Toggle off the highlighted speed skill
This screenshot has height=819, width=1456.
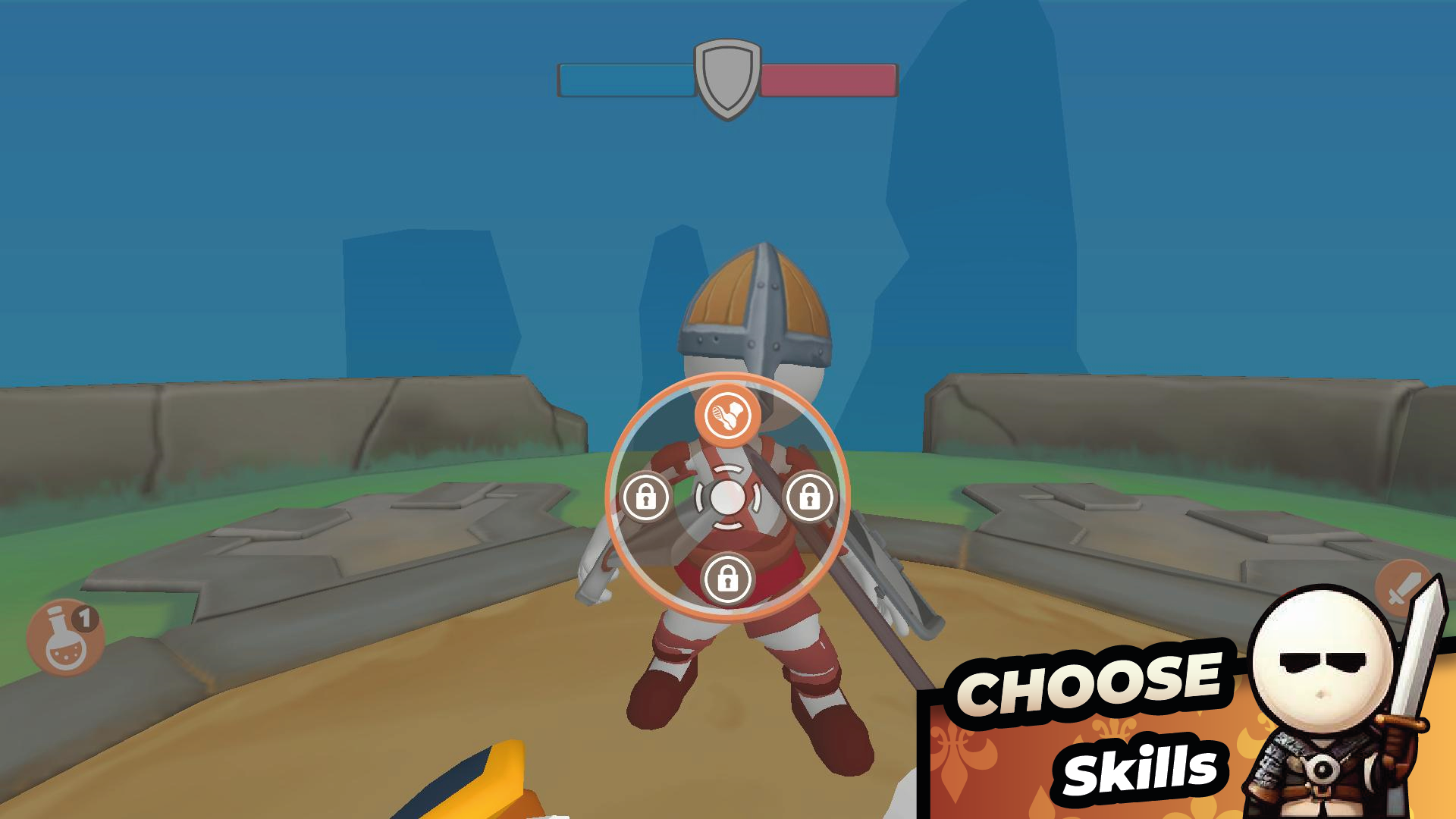(x=728, y=416)
